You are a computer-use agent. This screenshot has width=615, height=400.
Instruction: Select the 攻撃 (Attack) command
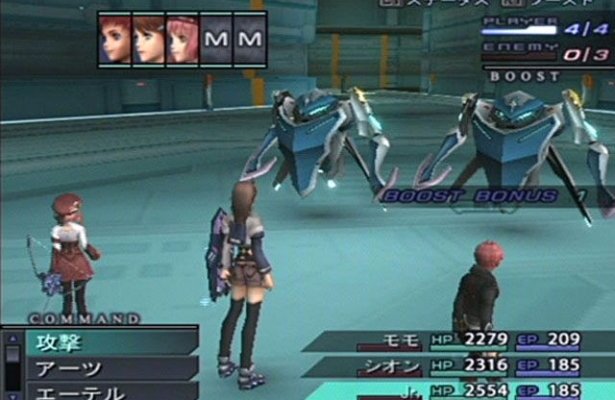(x=100, y=341)
